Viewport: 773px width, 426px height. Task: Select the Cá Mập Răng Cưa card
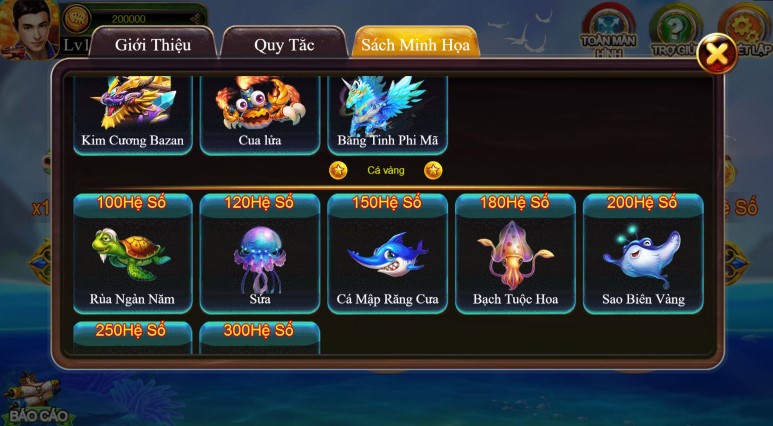coord(387,255)
